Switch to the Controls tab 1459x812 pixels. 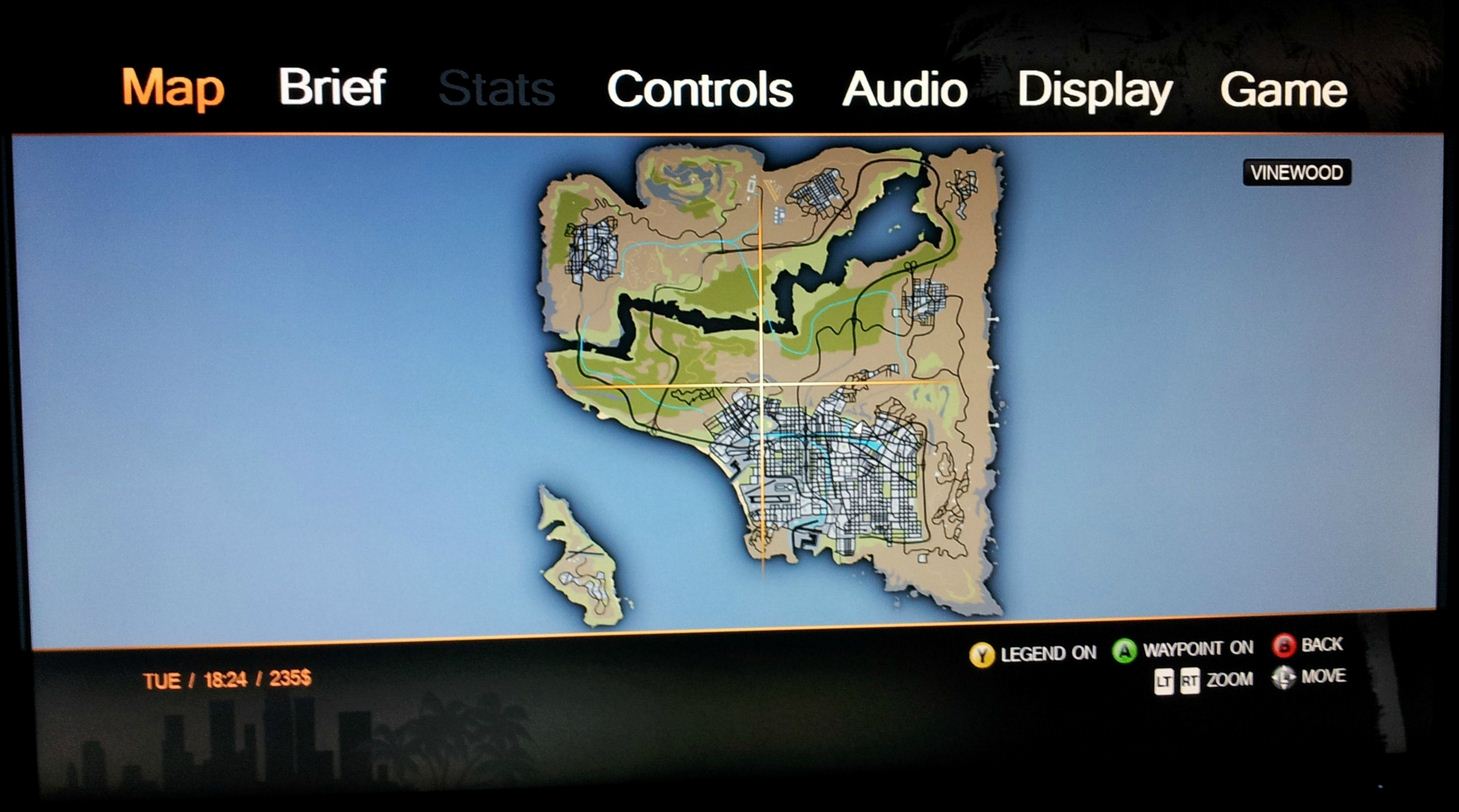pyautogui.click(x=699, y=89)
